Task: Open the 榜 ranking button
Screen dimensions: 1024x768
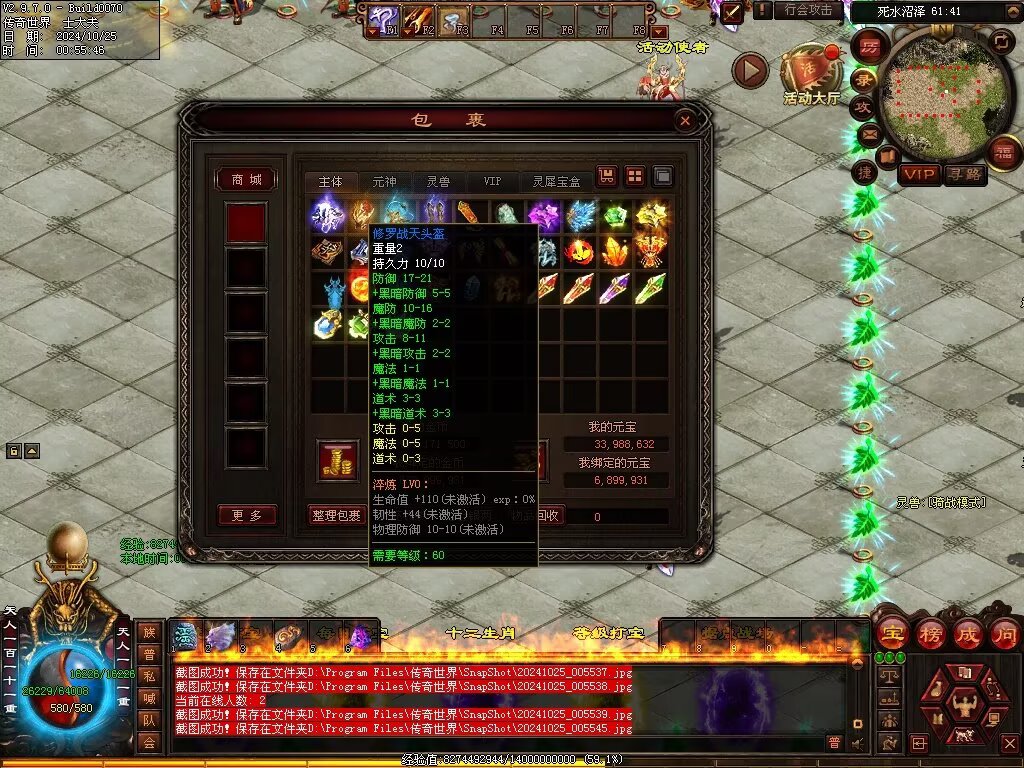Action: [x=929, y=633]
